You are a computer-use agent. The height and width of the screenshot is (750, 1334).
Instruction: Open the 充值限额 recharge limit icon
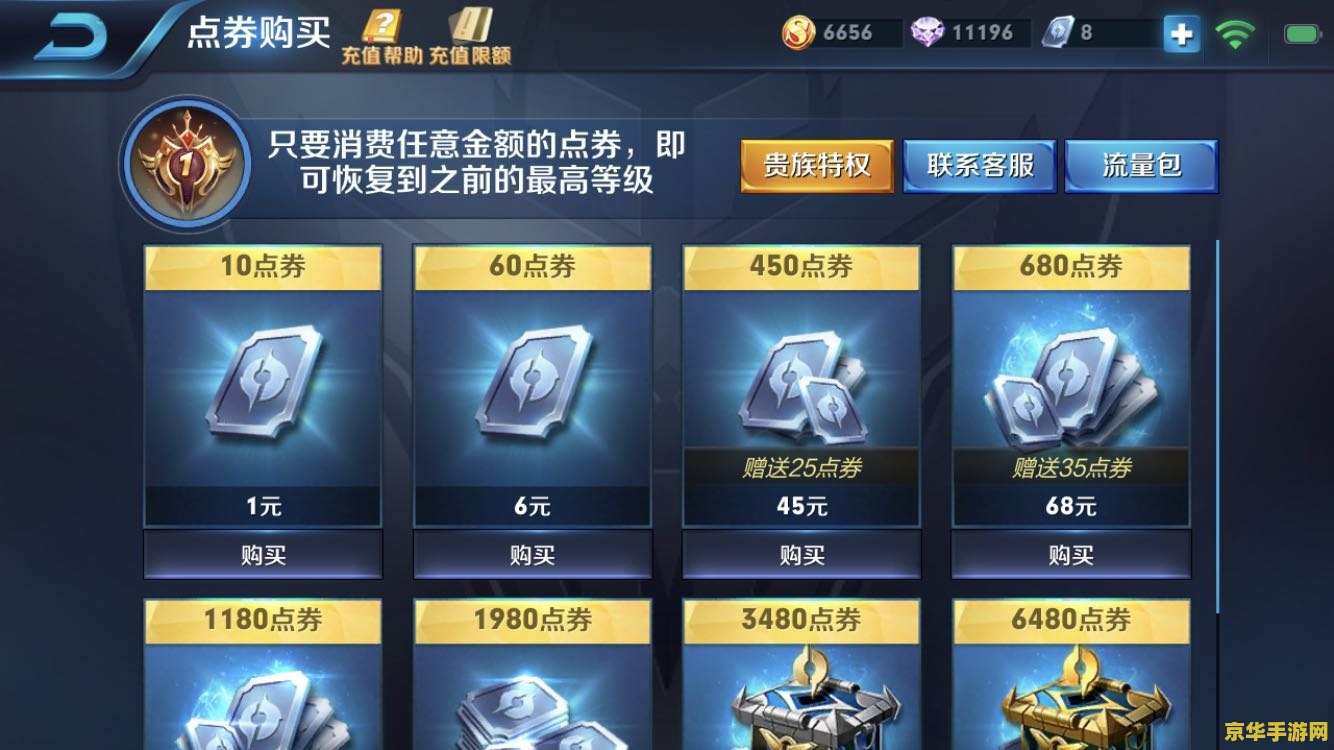[471, 27]
